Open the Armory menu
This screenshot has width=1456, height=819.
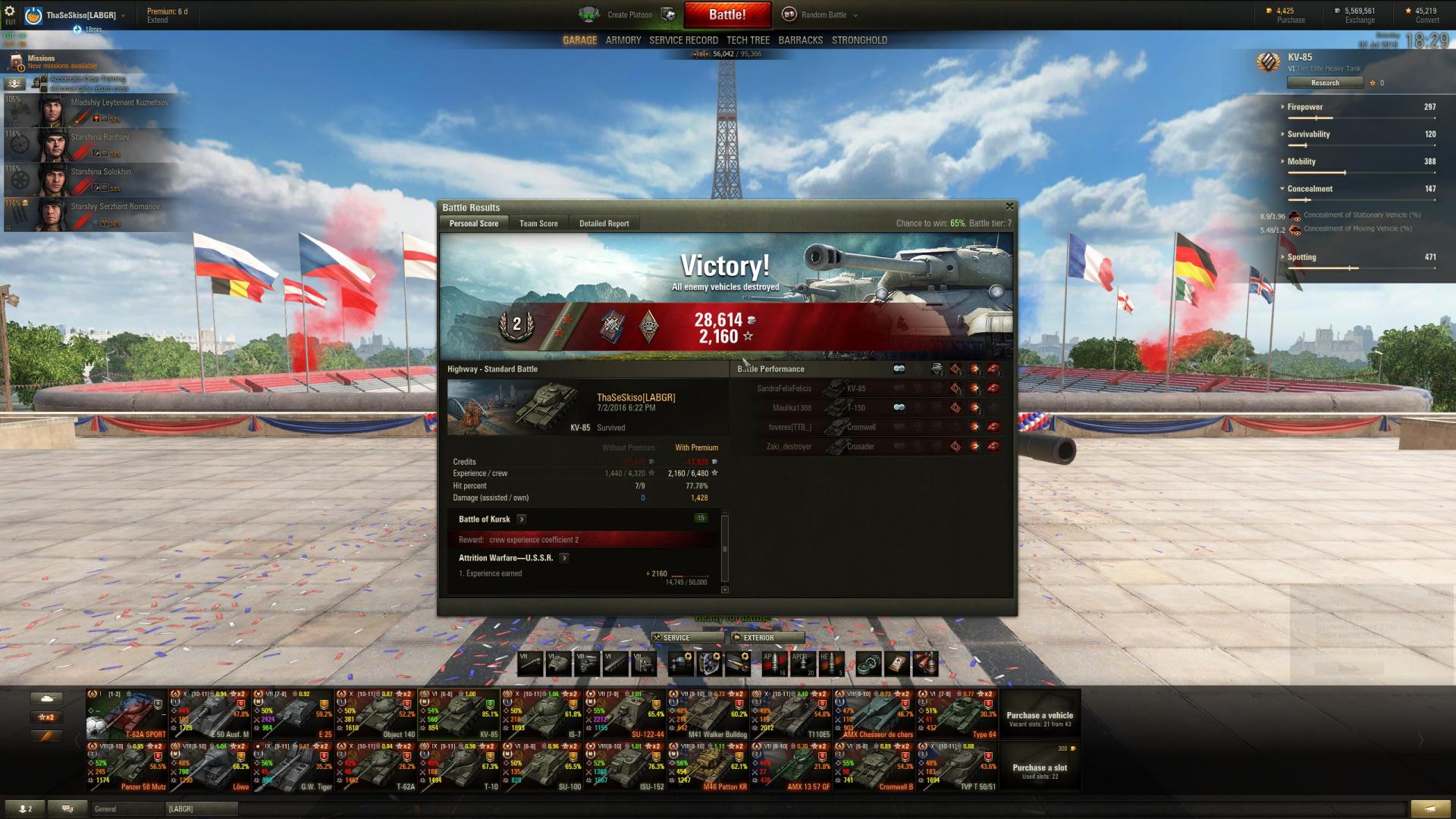[623, 40]
